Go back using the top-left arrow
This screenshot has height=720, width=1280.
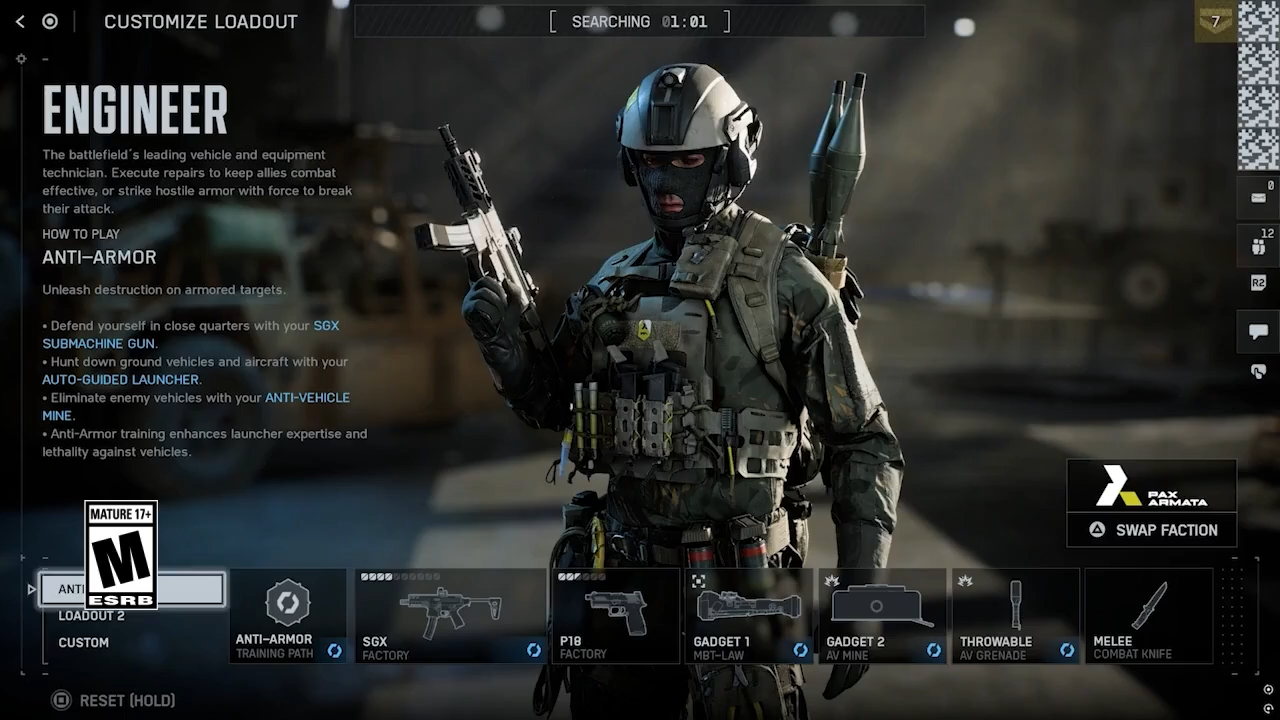[20, 21]
